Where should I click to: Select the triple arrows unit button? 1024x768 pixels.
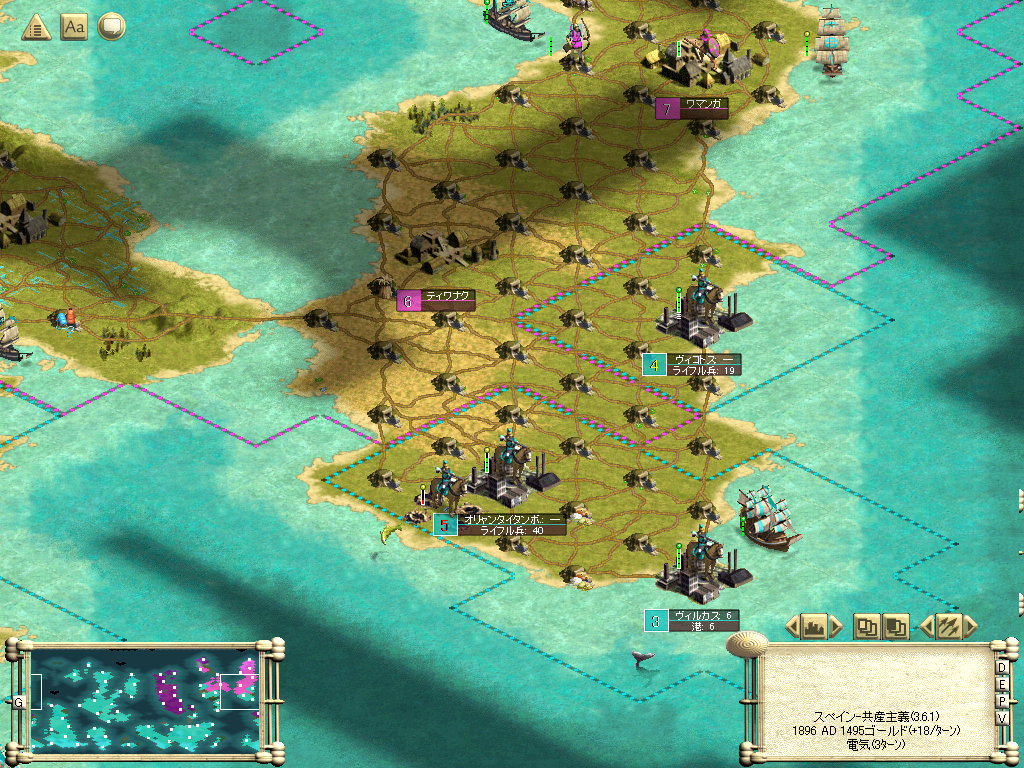tap(948, 627)
